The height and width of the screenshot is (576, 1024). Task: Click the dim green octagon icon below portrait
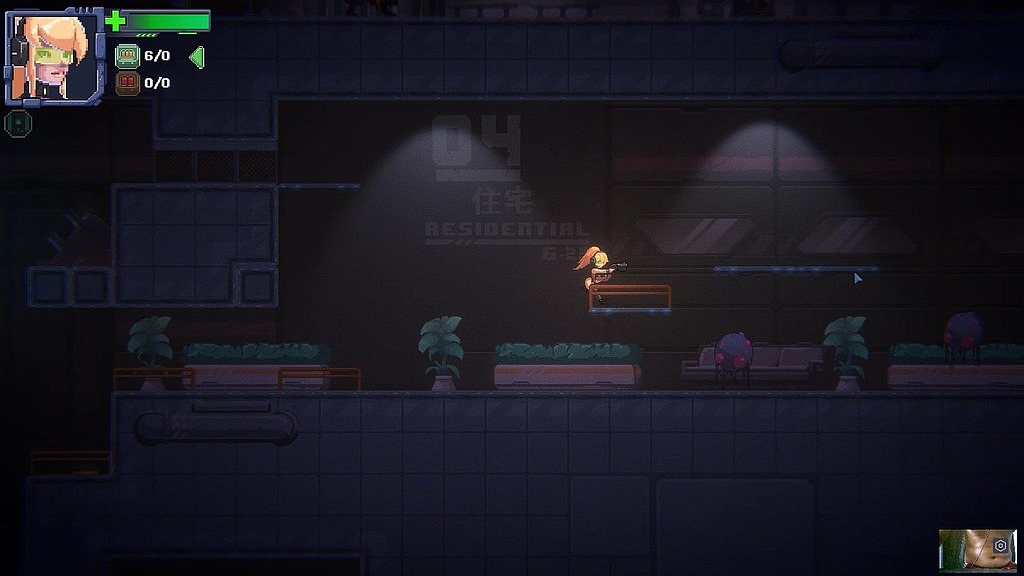click(x=16, y=123)
